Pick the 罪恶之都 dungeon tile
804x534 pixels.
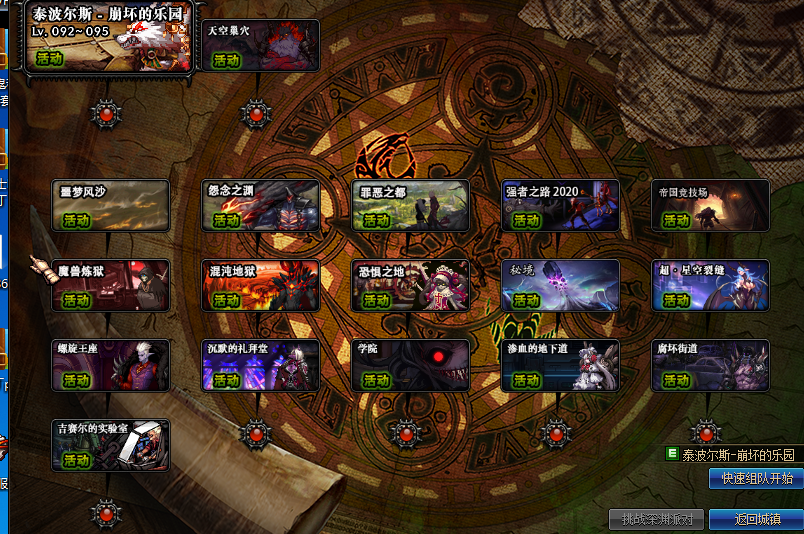click(x=411, y=206)
